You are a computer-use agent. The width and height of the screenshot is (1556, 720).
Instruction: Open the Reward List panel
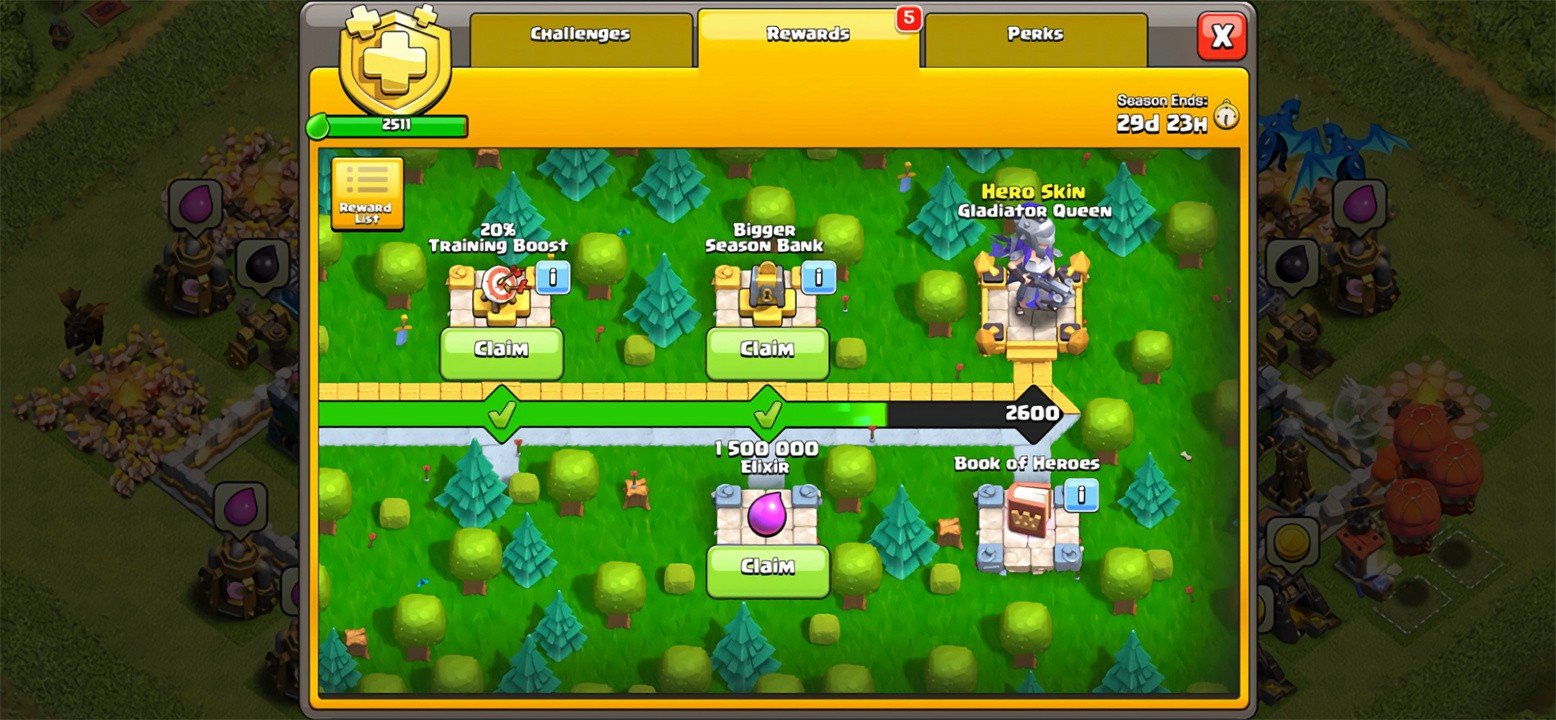click(366, 195)
